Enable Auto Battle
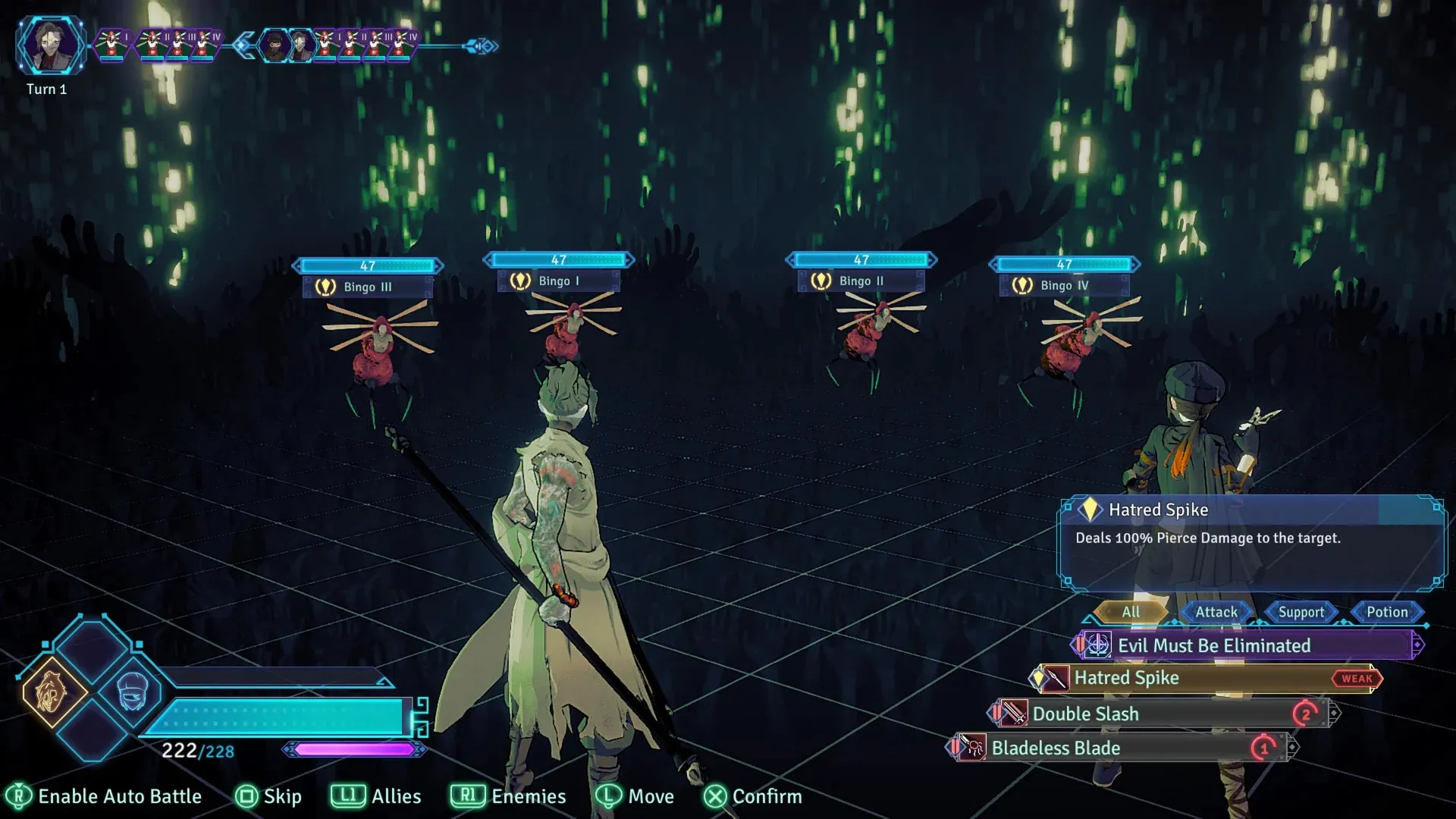This screenshot has width=1456, height=819. tap(104, 796)
